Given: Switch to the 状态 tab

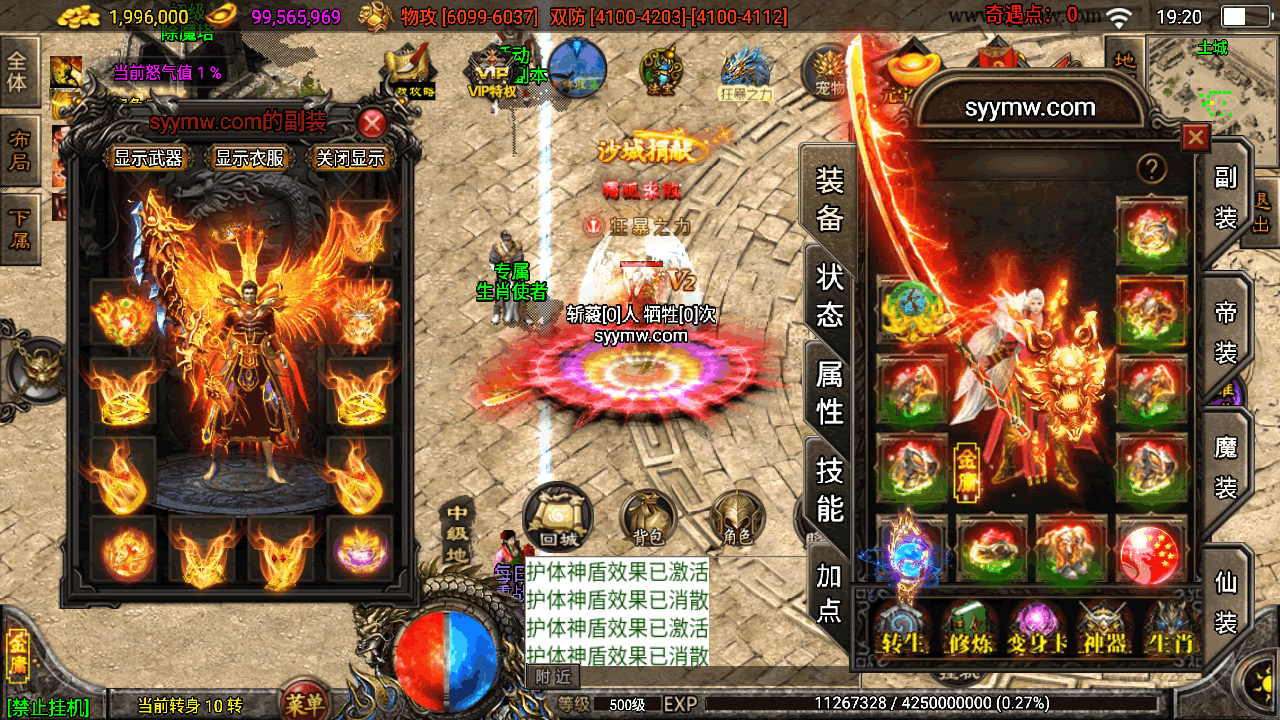Looking at the screenshot, I should 830,295.
